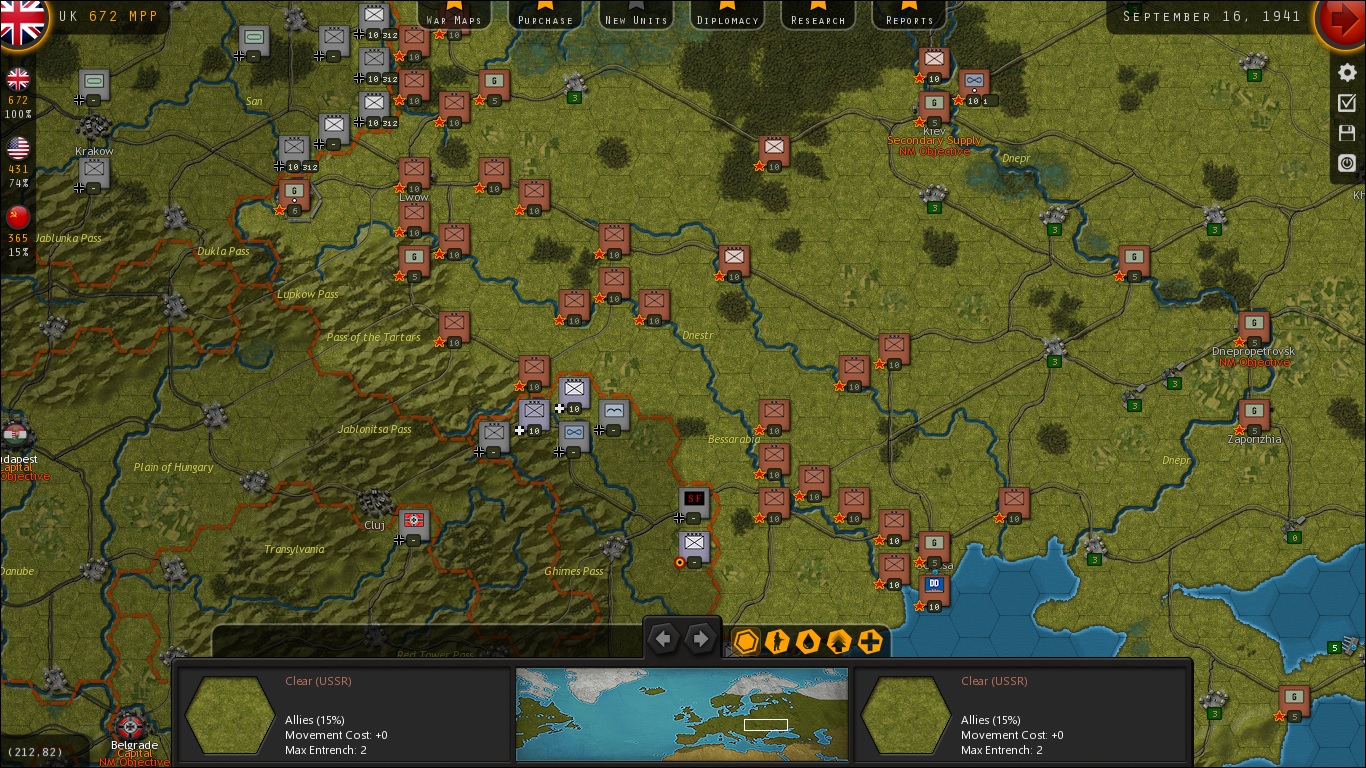
Task: Click the plus-shaped supply filter icon
Action: click(x=869, y=642)
